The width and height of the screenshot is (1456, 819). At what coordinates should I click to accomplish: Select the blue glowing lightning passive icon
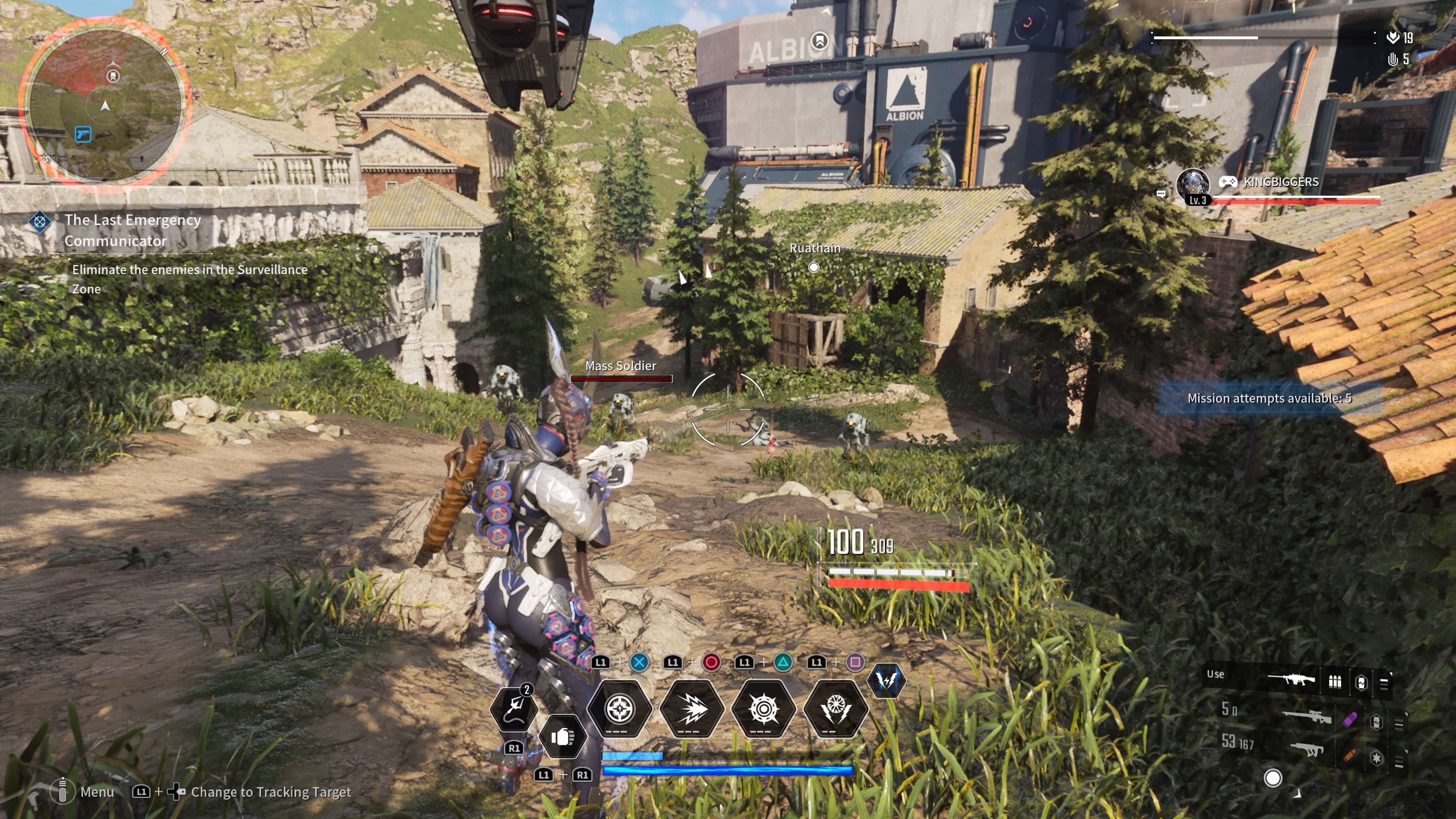click(x=886, y=680)
